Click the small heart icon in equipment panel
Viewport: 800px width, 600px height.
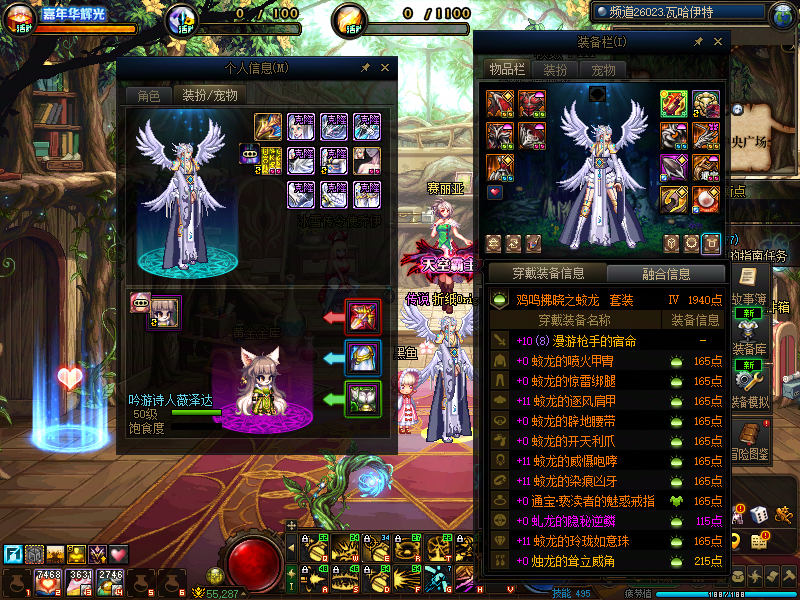495,191
